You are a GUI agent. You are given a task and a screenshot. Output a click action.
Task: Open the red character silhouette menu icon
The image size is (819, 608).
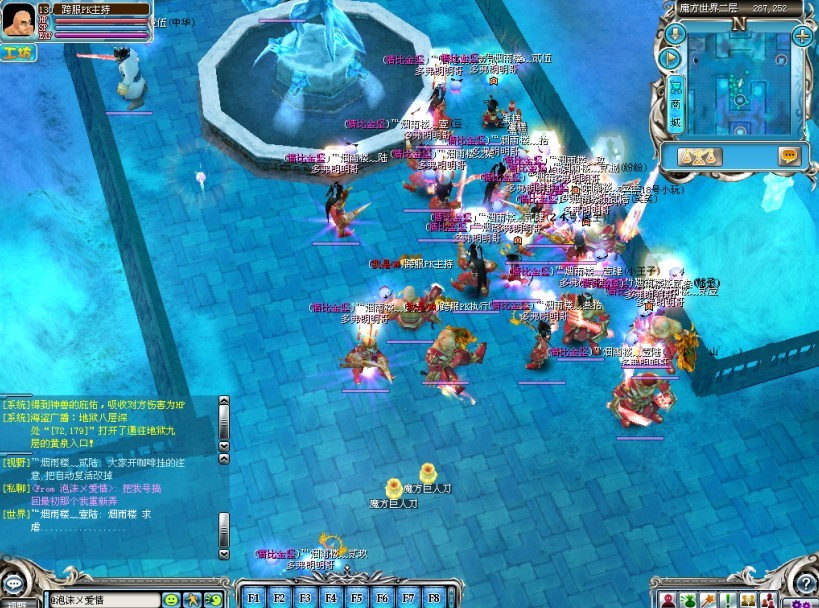666,599
